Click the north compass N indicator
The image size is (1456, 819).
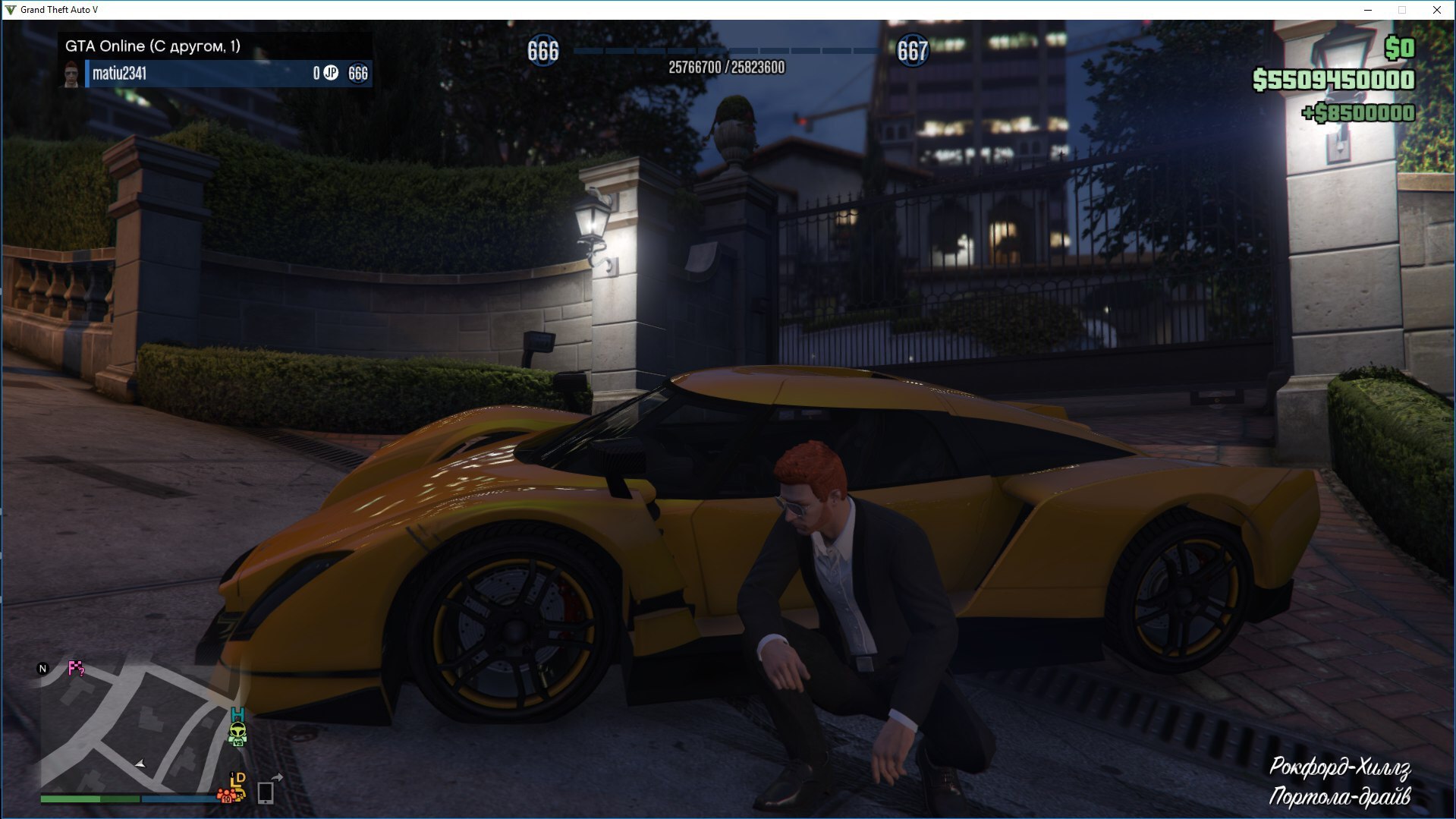coord(42,669)
